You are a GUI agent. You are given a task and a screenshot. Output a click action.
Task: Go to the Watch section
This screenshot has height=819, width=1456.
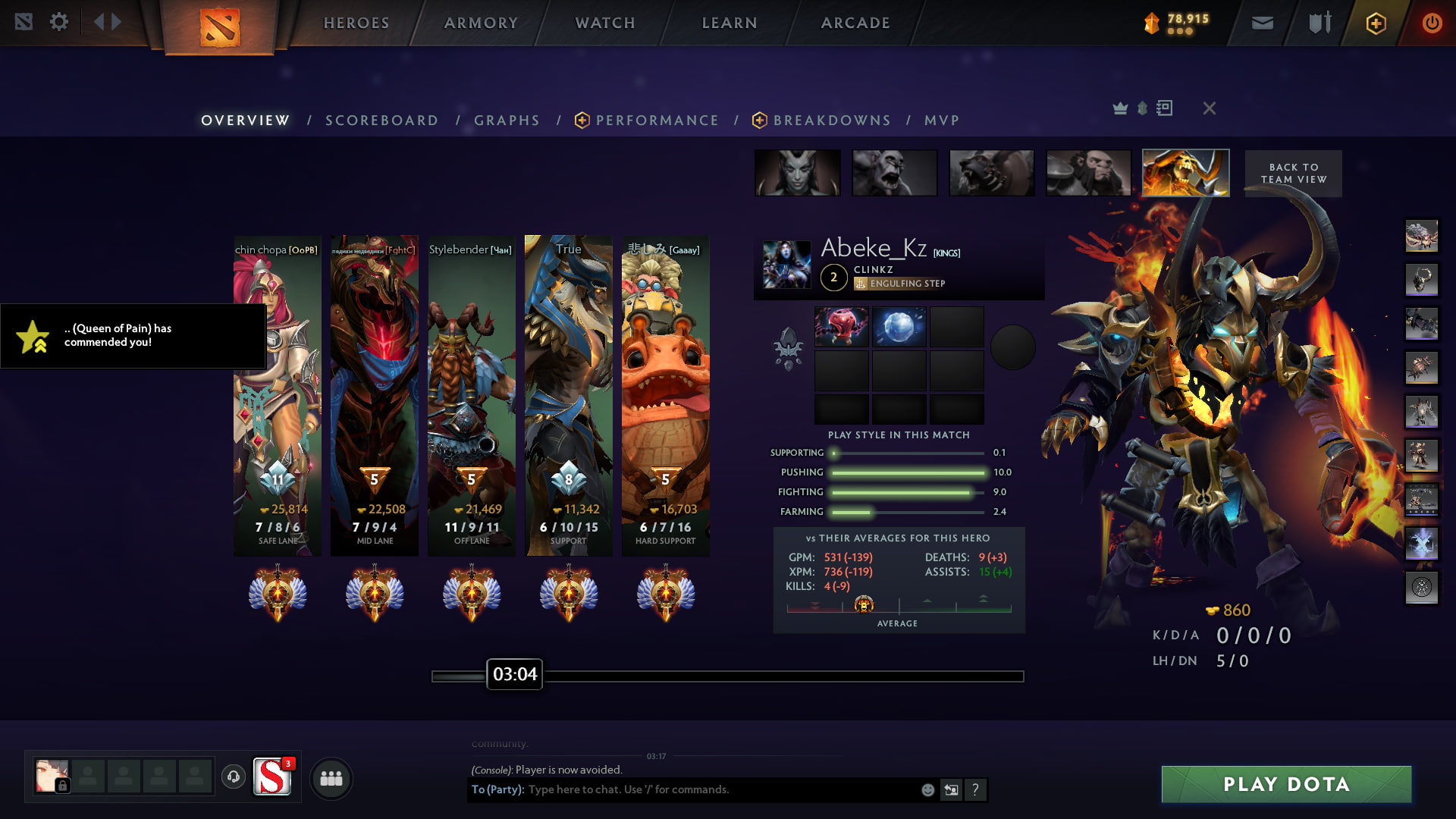pos(605,23)
